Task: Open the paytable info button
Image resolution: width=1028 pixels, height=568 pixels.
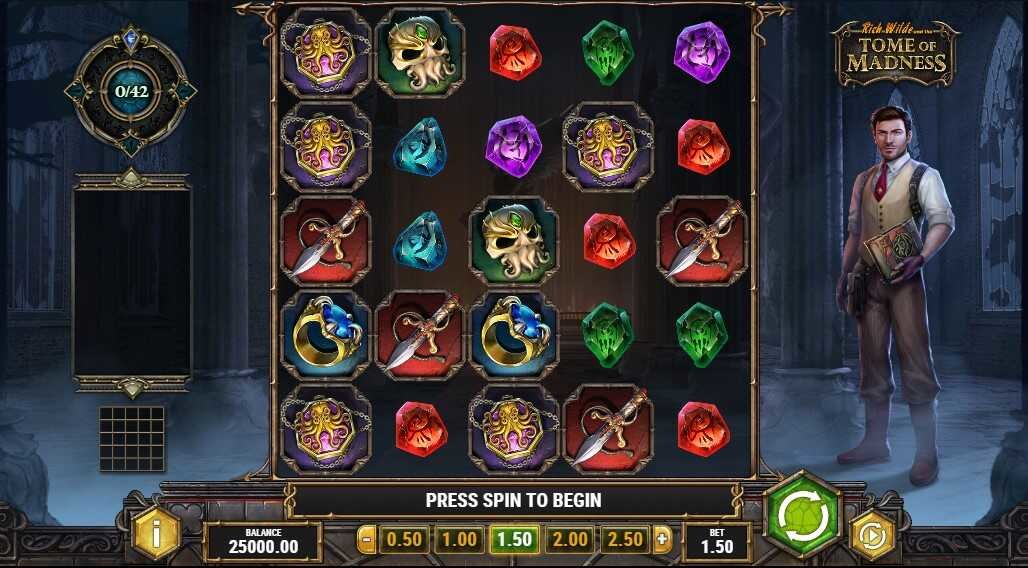Action: tap(156, 533)
